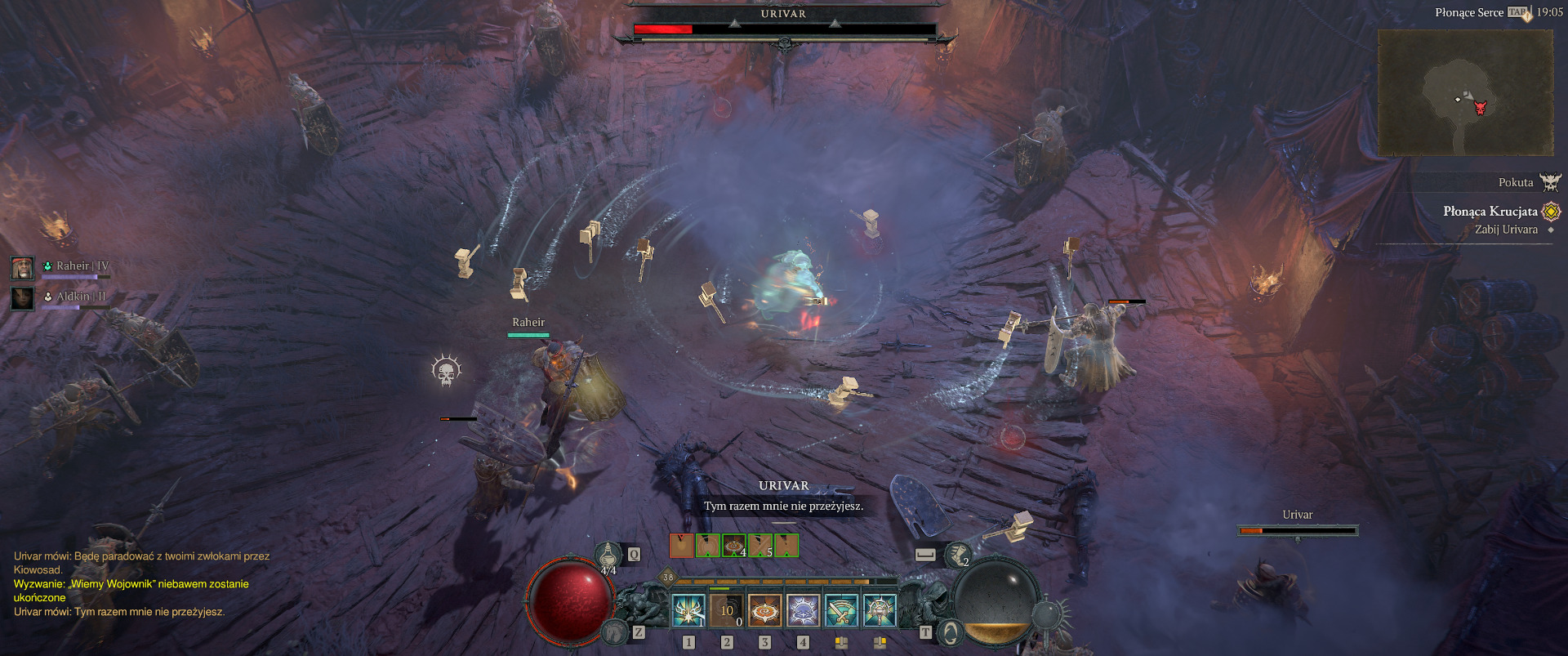Inspect the red-bordered debuff icon
This screenshot has width=1568, height=656.
point(681,545)
